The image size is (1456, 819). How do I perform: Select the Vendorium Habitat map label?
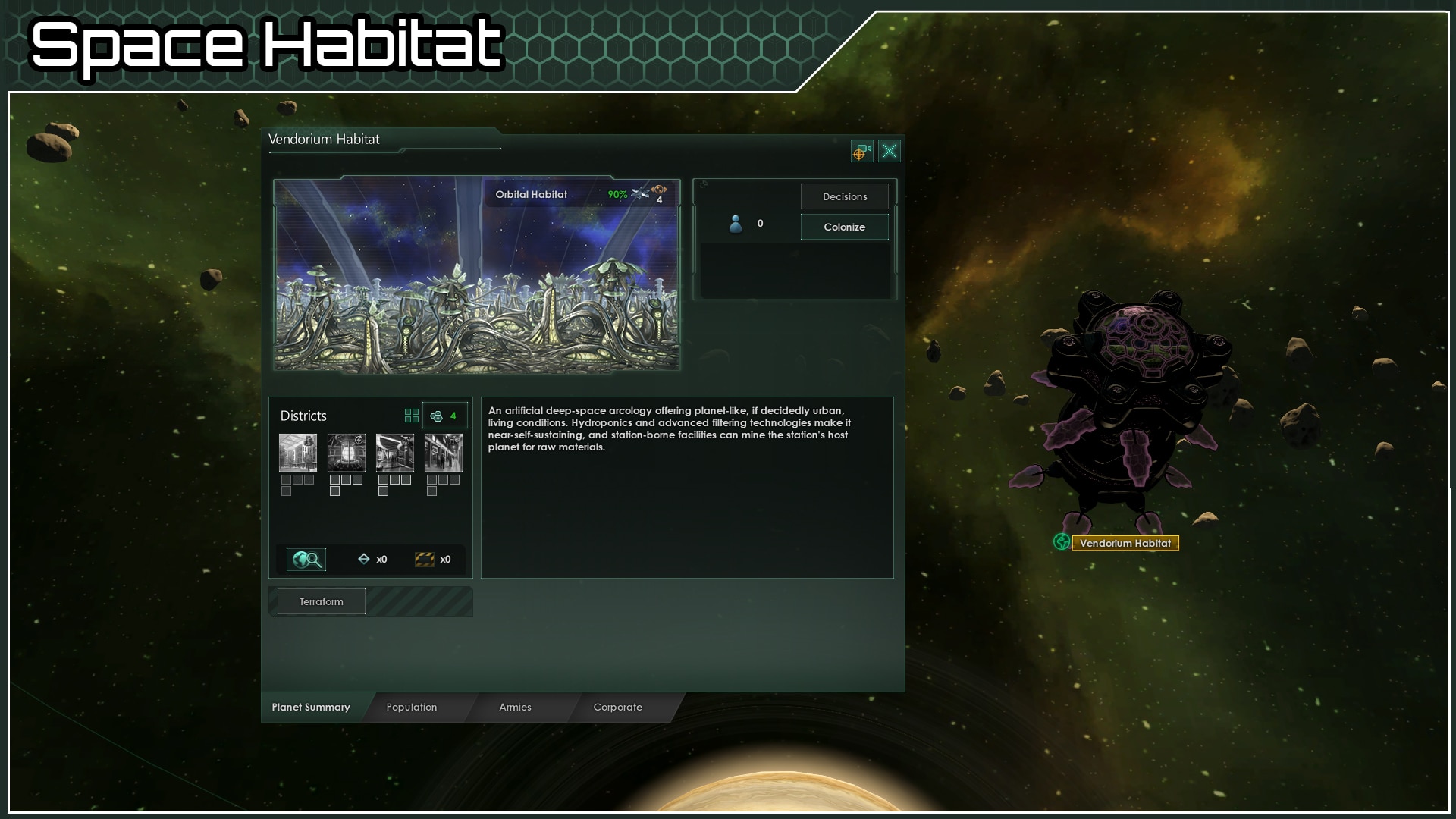coord(1125,543)
